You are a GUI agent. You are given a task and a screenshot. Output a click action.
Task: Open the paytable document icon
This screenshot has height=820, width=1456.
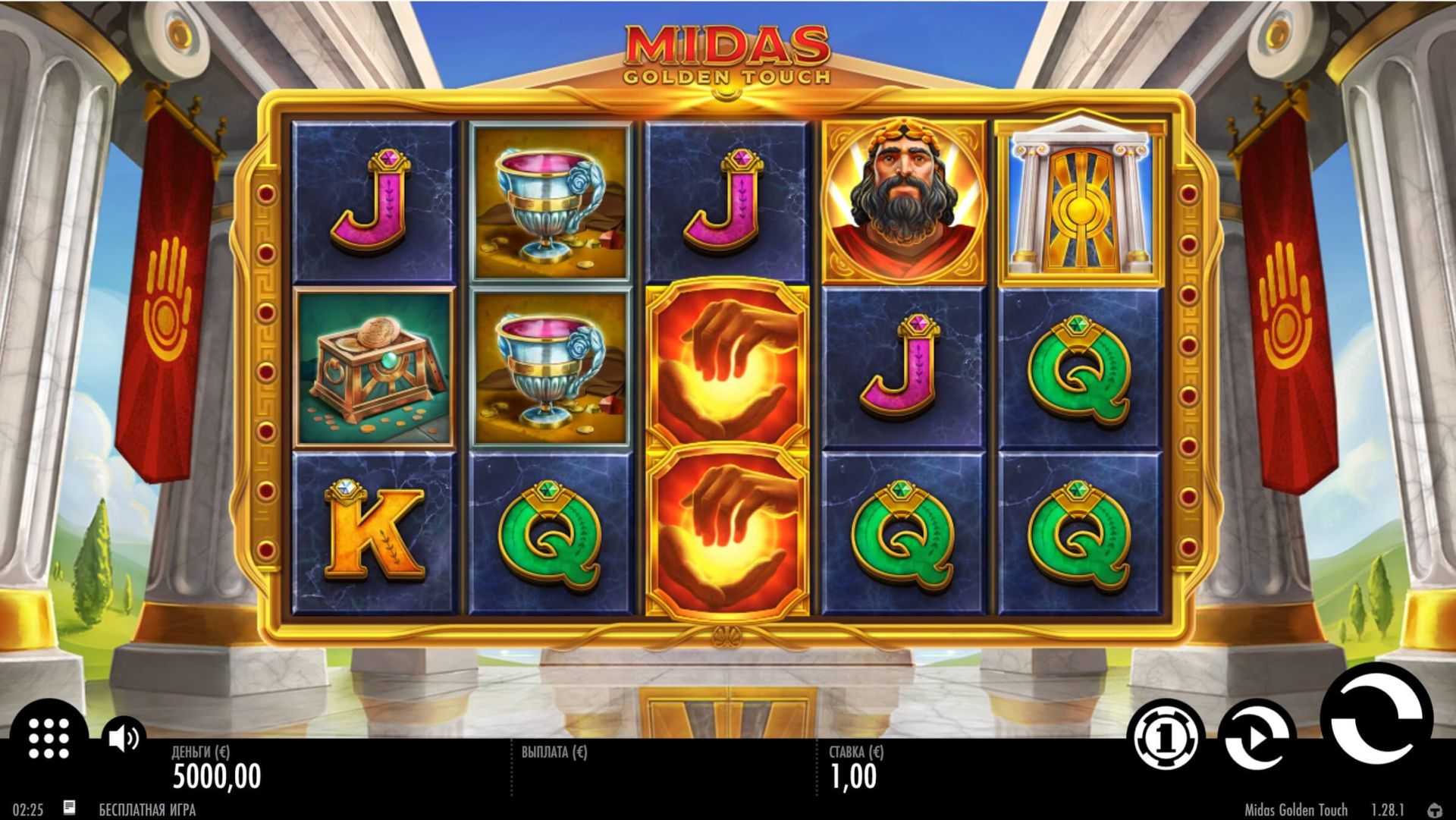(69, 808)
